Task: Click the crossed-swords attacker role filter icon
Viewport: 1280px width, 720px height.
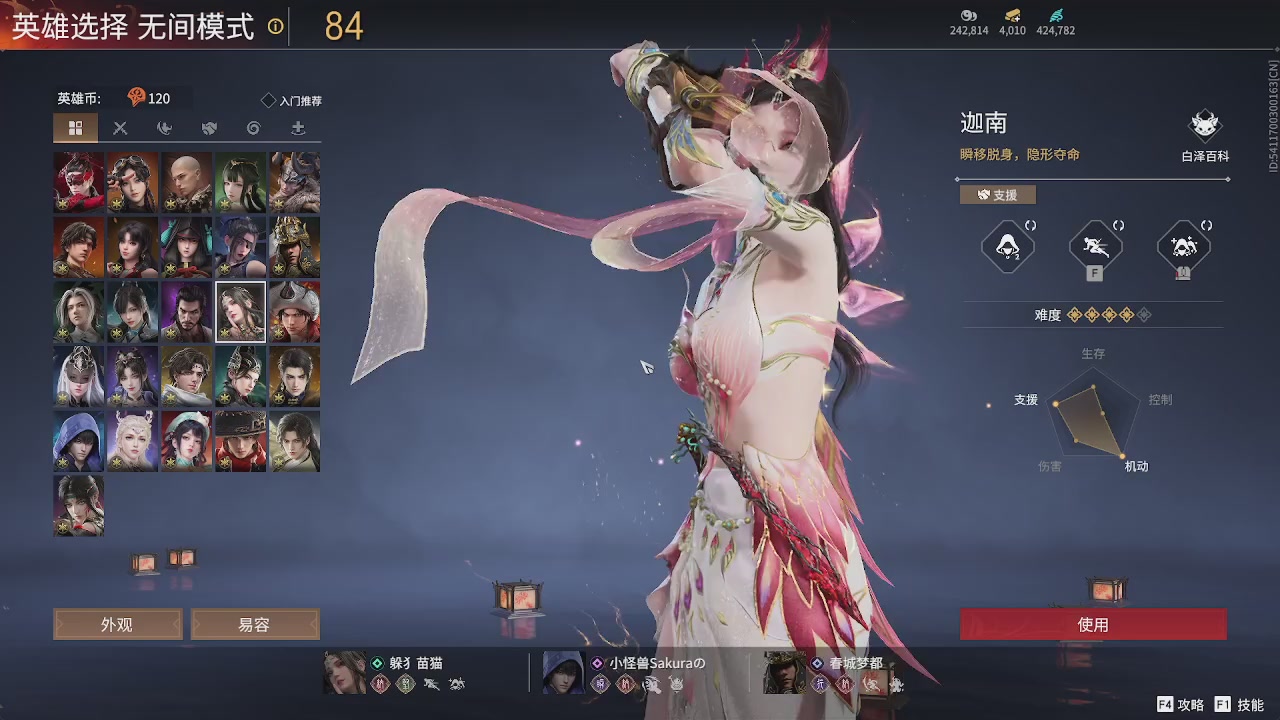Action: tap(121, 128)
